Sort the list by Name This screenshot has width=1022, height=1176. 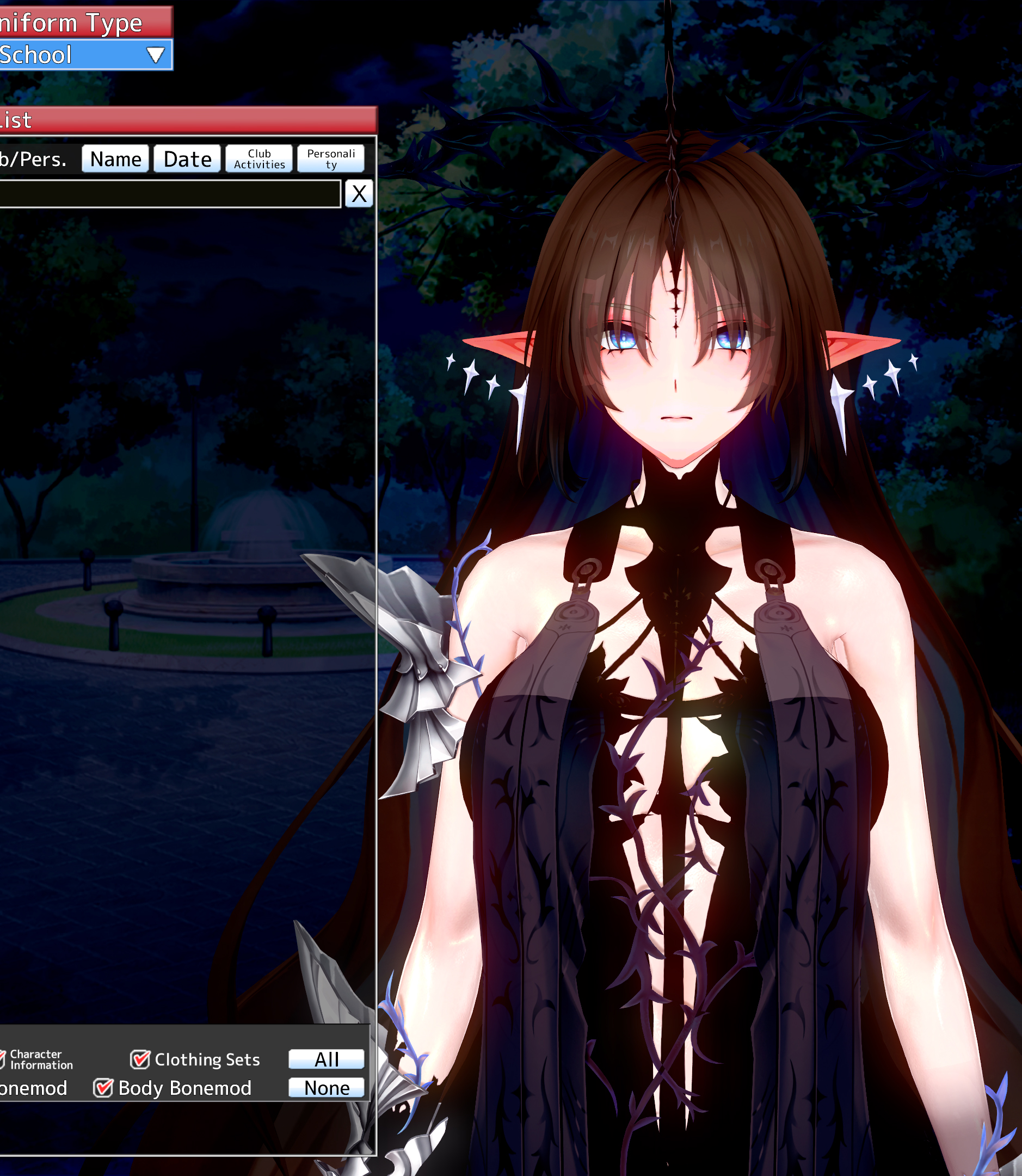(115, 158)
